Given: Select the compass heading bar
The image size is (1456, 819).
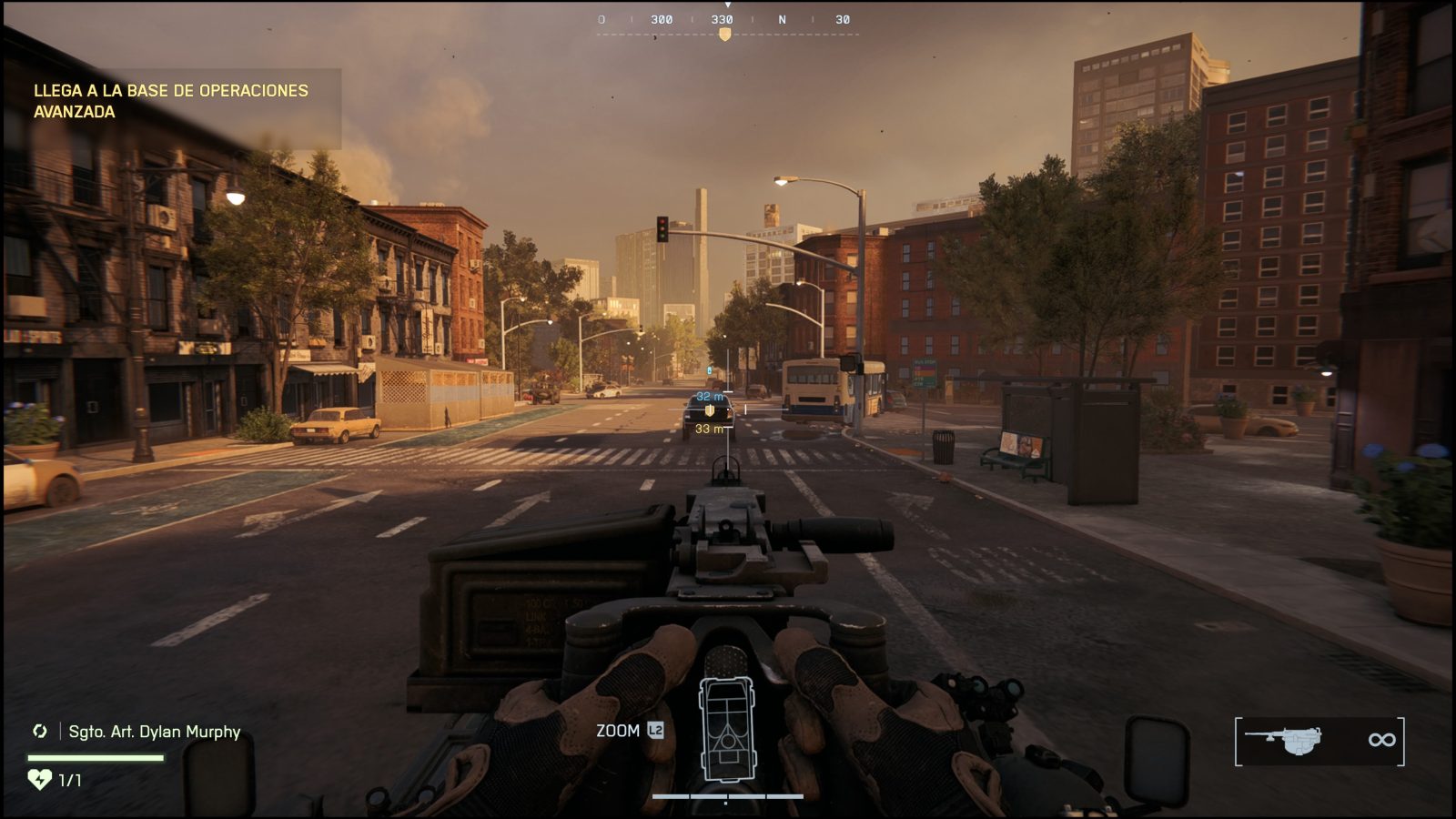Looking at the screenshot, I should point(726,20).
